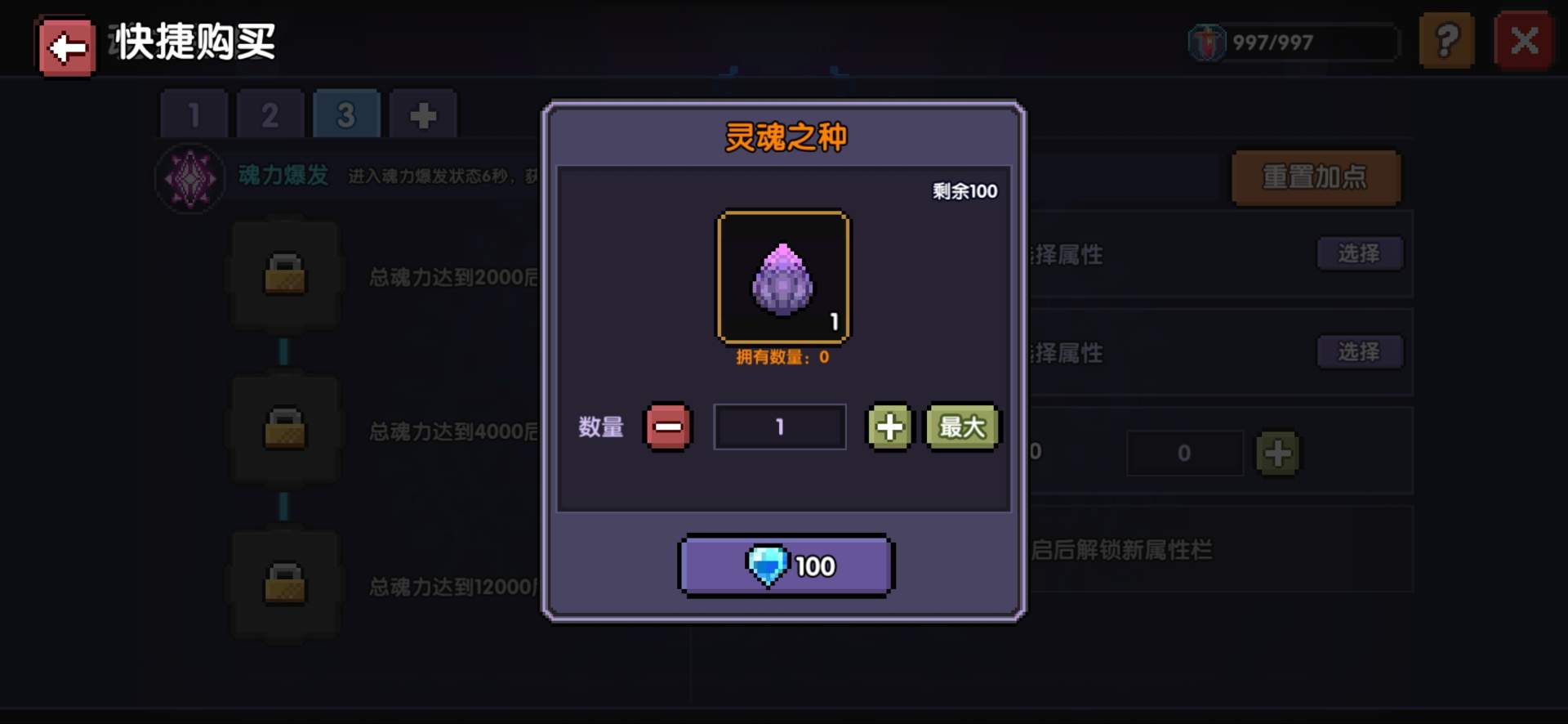Tap the lock icon for 总魂力达到4000
The height and width of the screenshot is (724, 1568).
tap(284, 427)
